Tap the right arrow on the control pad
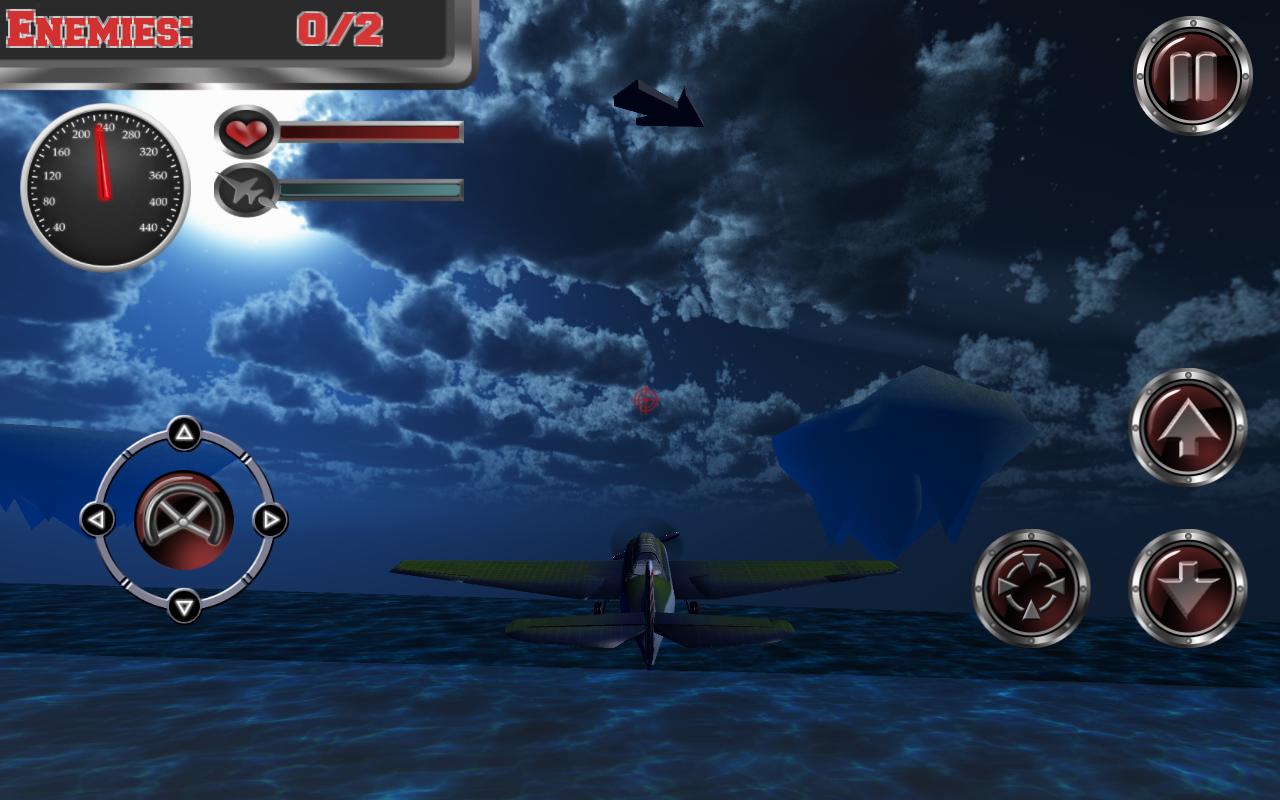This screenshot has height=800, width=1280. point(272,520)
